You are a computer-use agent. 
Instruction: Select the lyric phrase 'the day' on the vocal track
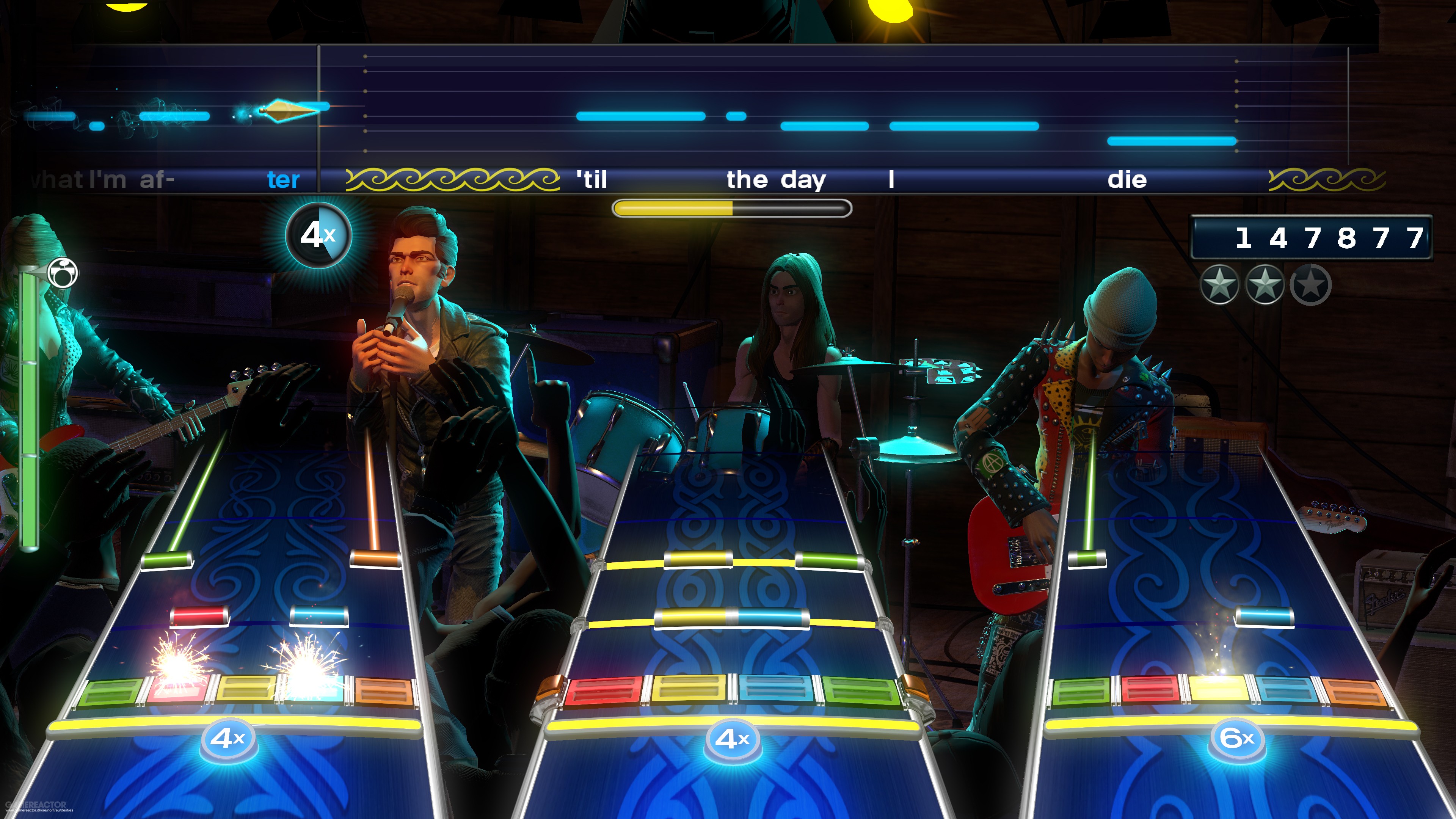point(775,180)
